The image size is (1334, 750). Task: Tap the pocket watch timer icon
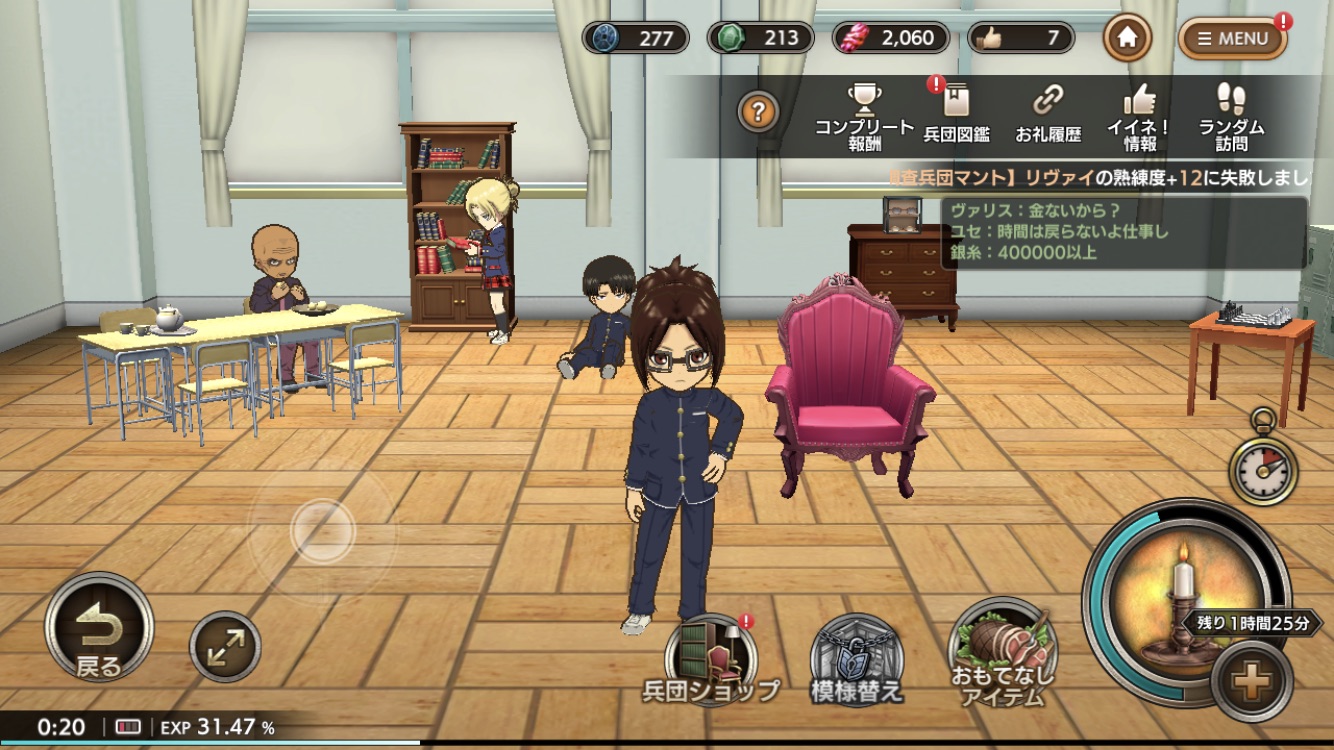(1263, 465)
